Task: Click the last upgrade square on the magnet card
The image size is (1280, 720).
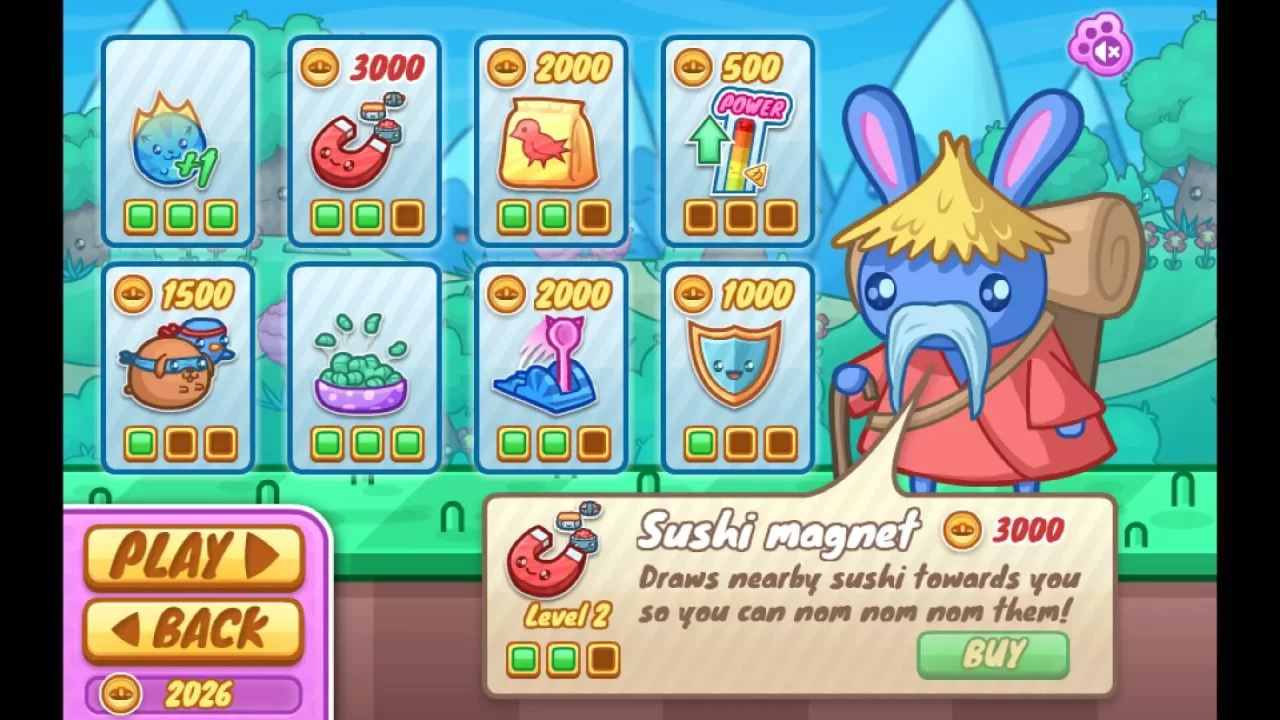Action: click(x=408, y=215)
